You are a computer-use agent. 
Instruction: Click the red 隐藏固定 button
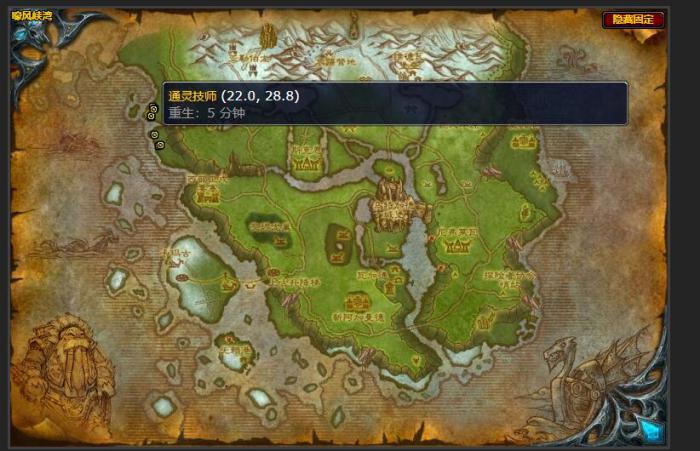tap(633, 19)
